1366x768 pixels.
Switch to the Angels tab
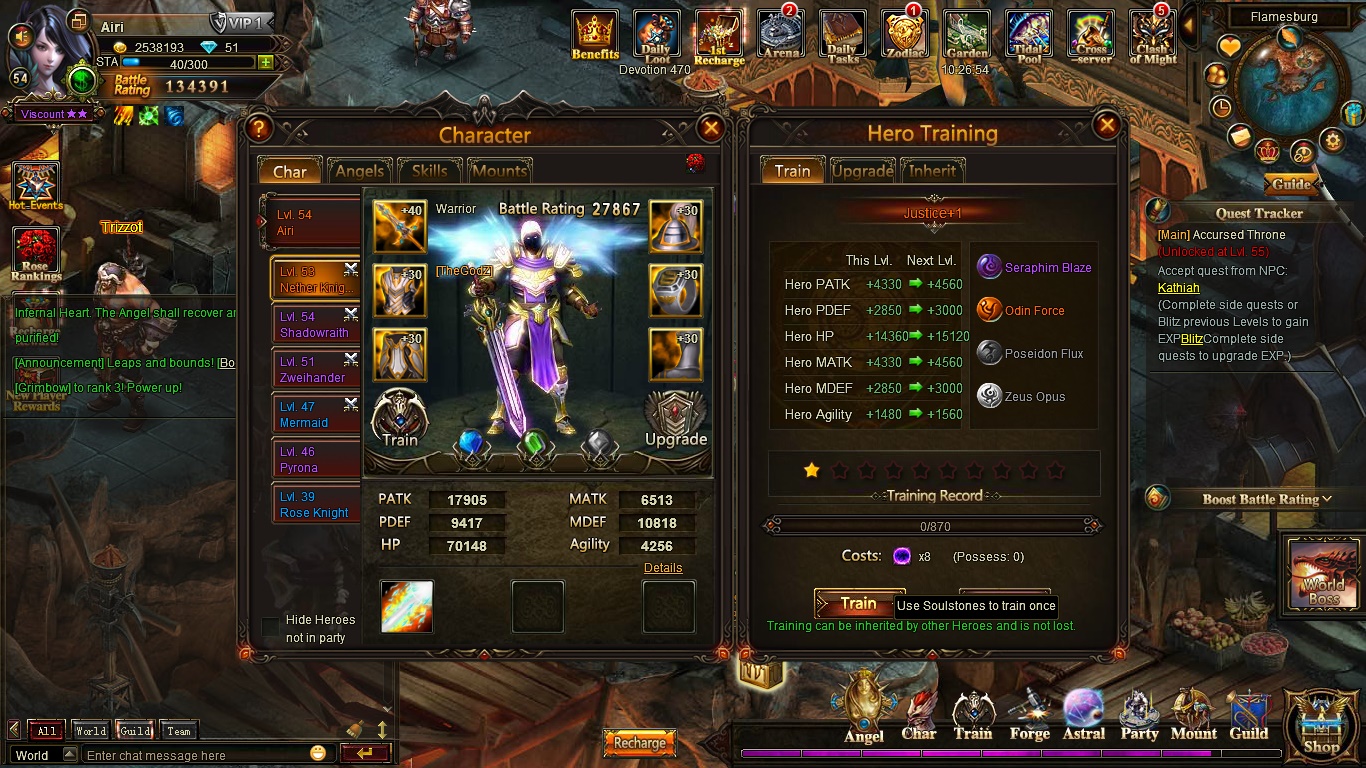click(x=359, y=171)
